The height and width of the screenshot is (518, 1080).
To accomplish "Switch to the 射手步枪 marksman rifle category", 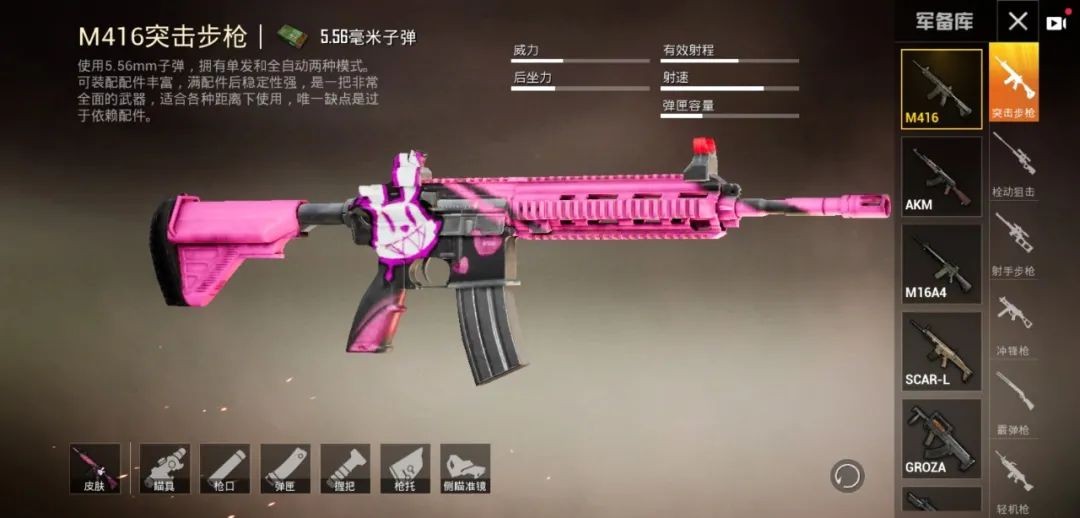I will coord(1013,243).
